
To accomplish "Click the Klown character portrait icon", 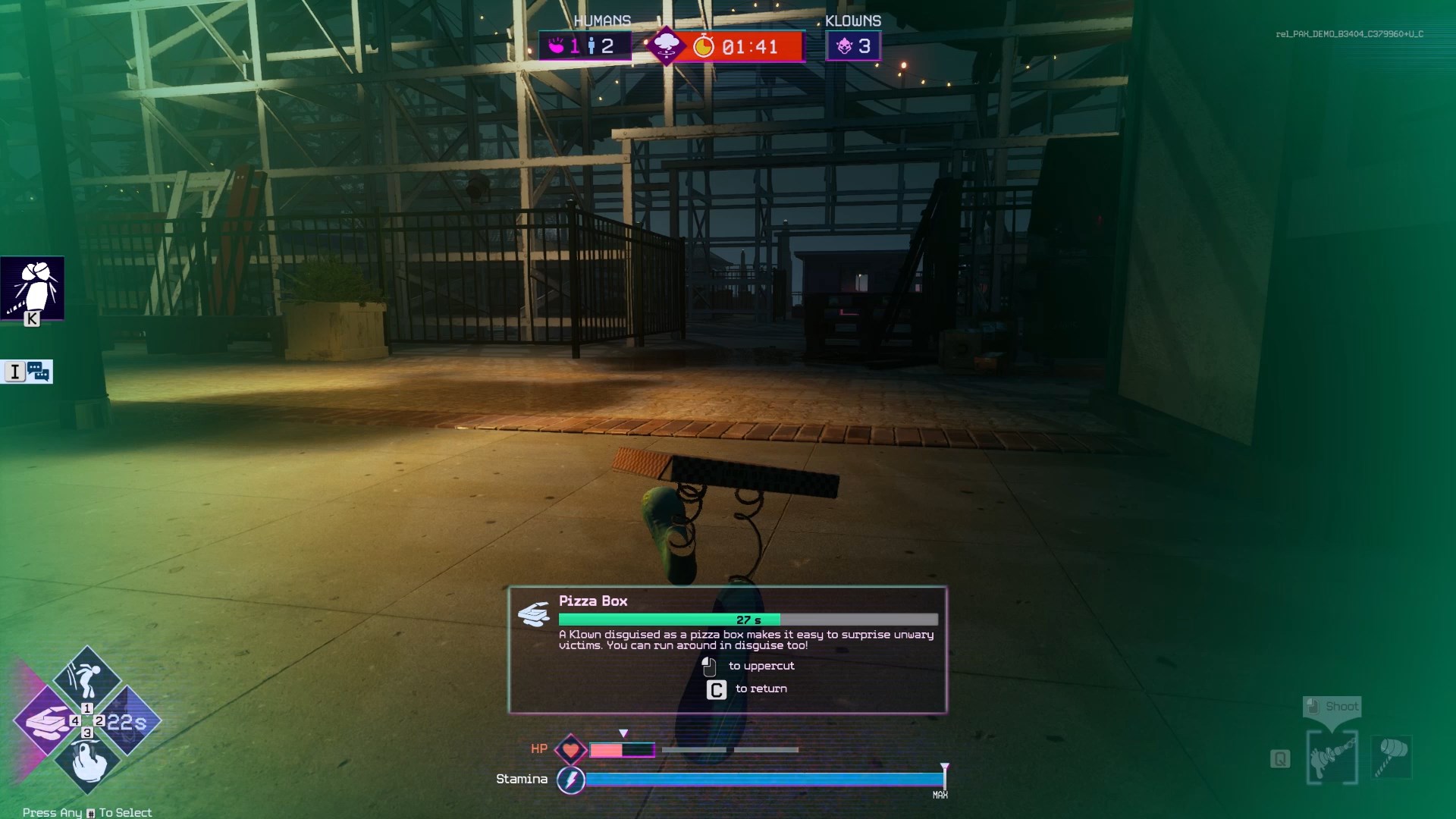I will [x=33, y=288].
